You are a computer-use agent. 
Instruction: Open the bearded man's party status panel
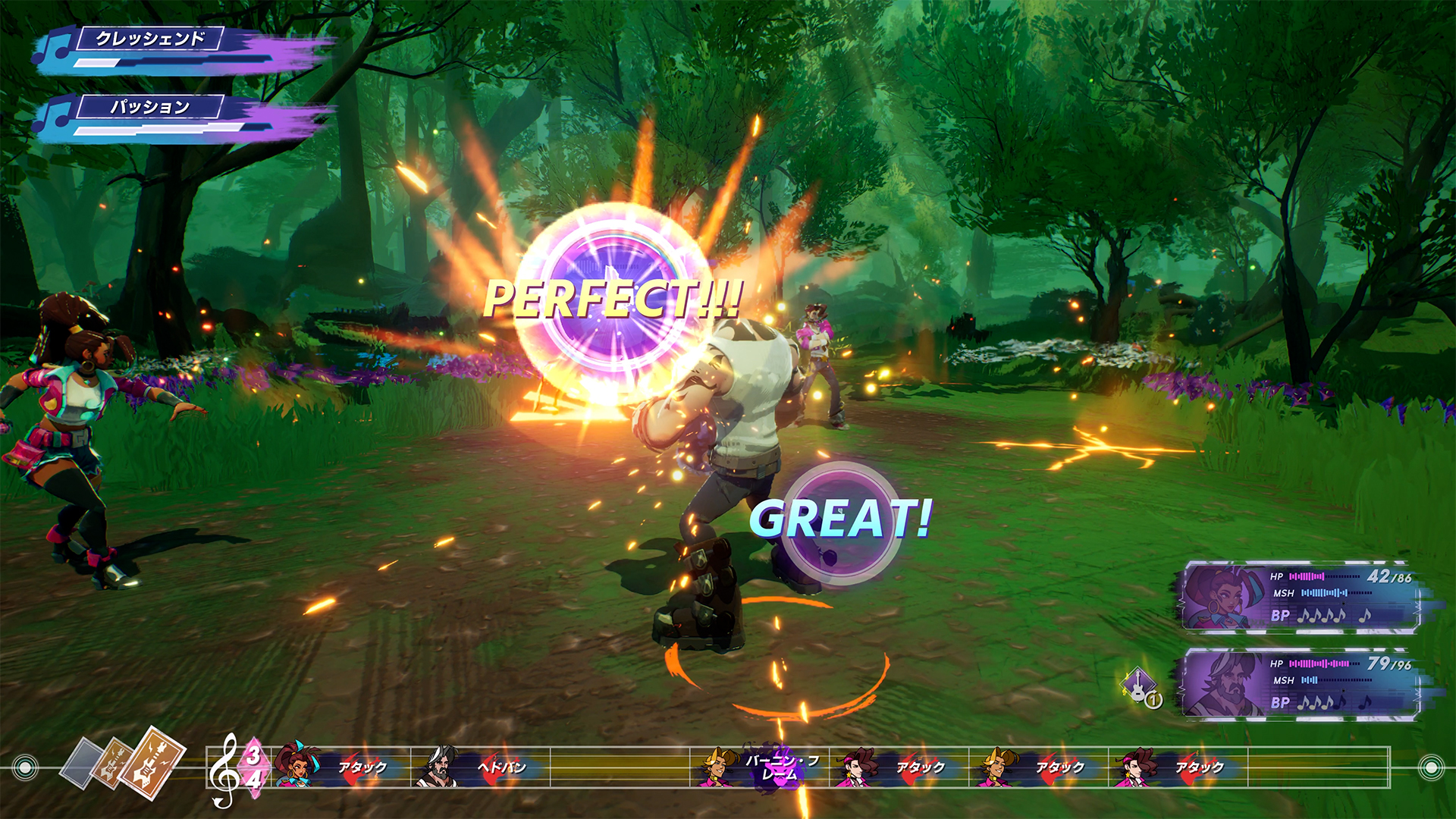coord(1300,684)
